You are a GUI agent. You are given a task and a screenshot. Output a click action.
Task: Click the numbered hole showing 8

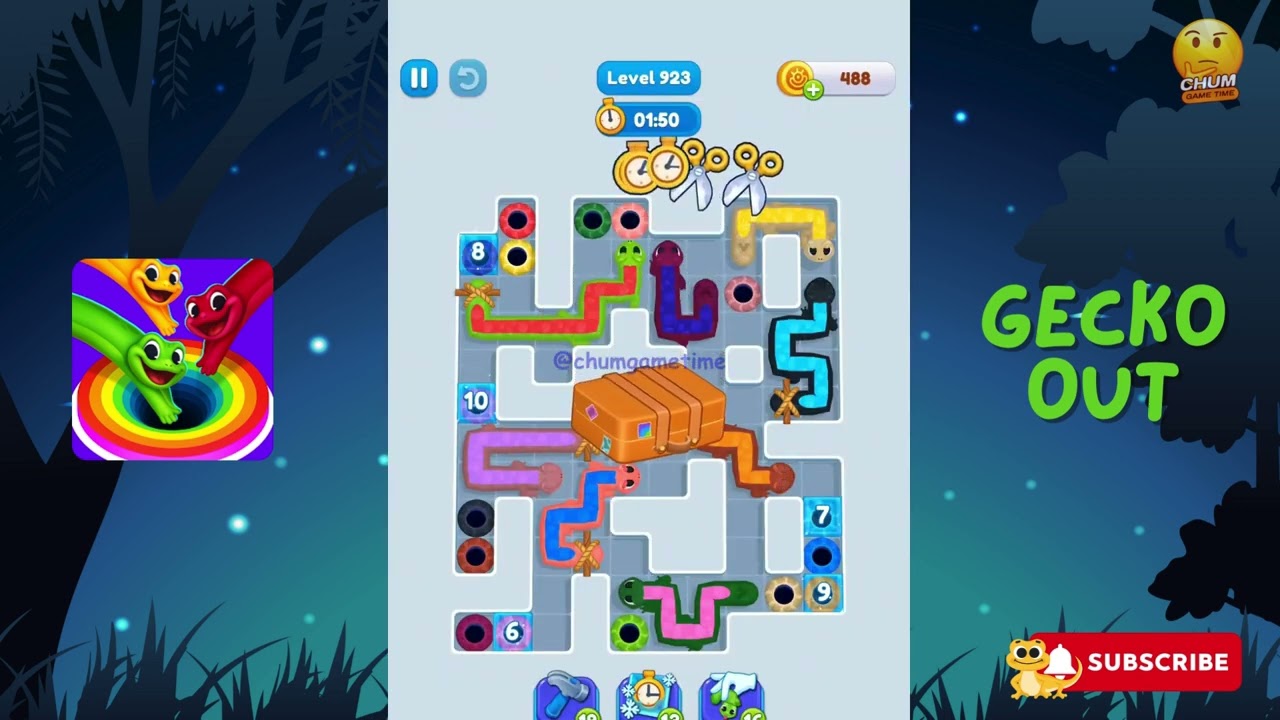478,253
